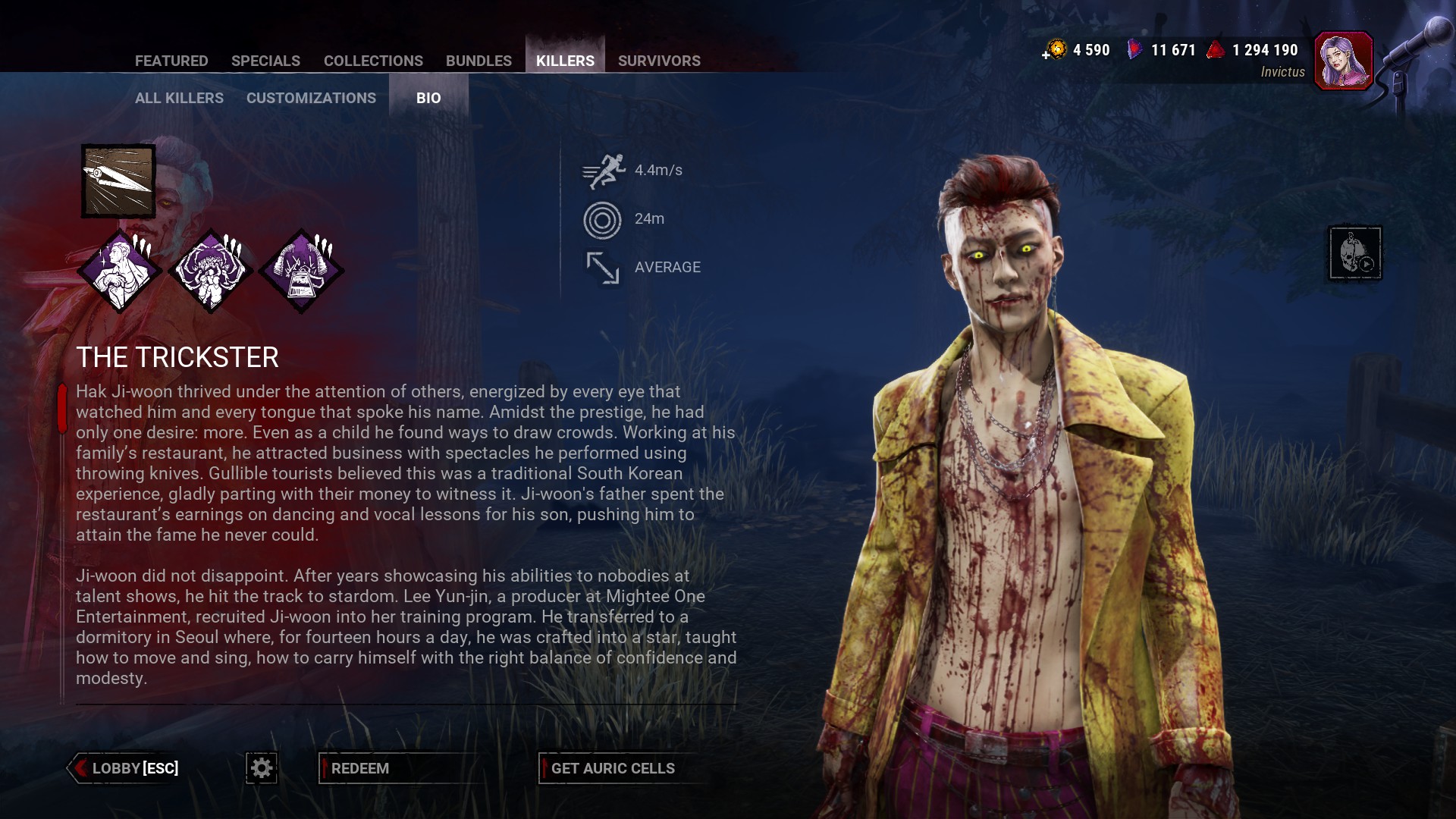
Task: Open settings with the gear icon
Action: 262,768
